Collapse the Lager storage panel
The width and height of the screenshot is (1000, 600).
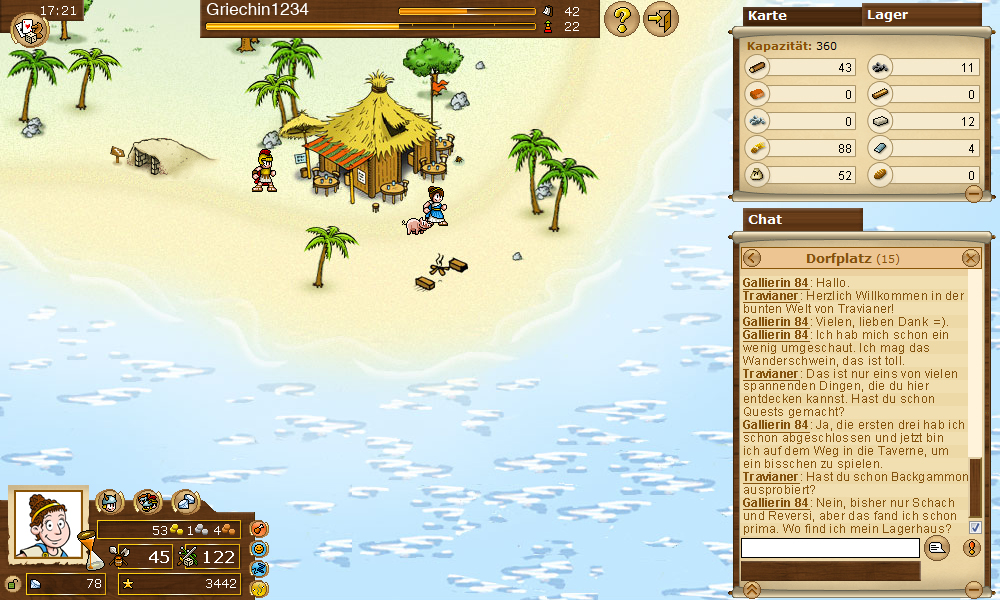tap(973, 194)
